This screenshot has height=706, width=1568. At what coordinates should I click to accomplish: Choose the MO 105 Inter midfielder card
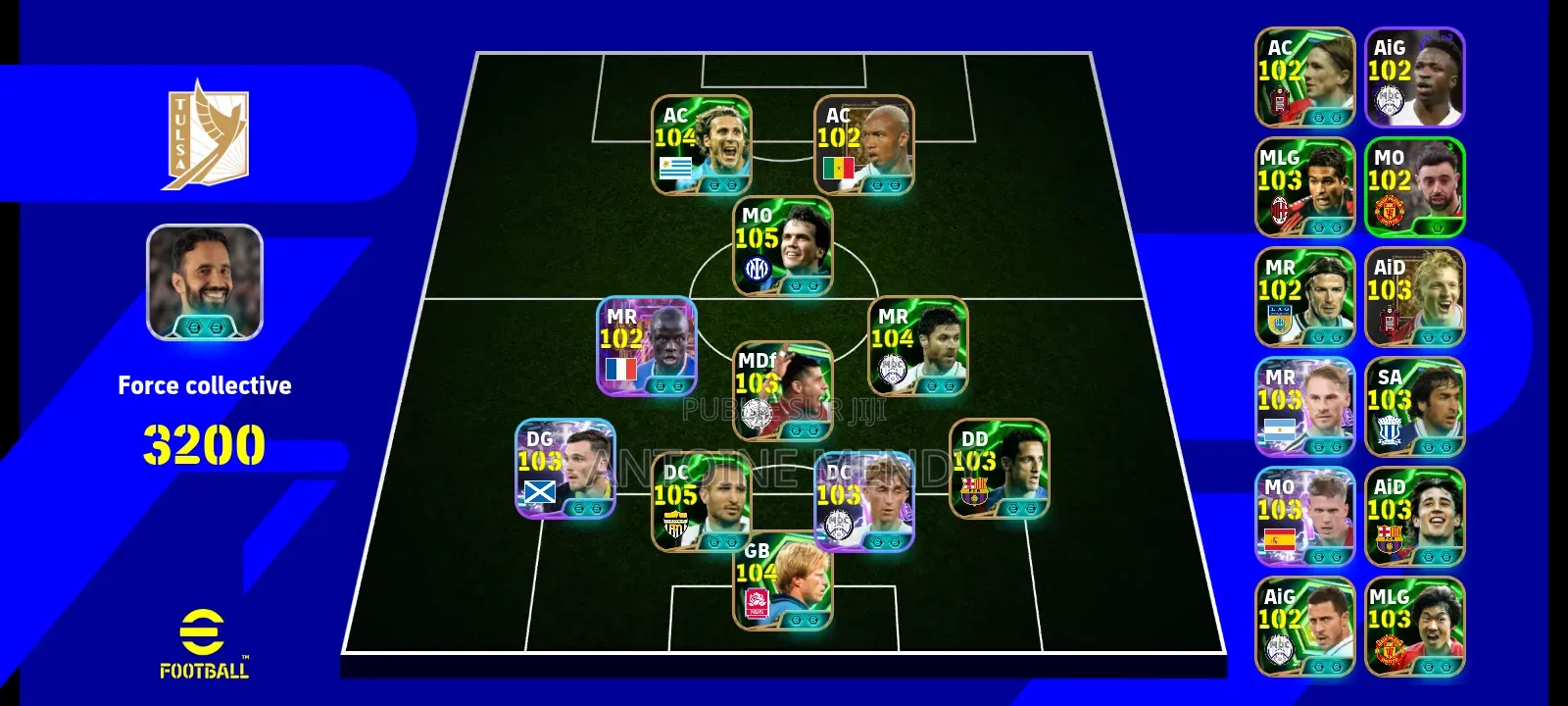click(783, 246)
